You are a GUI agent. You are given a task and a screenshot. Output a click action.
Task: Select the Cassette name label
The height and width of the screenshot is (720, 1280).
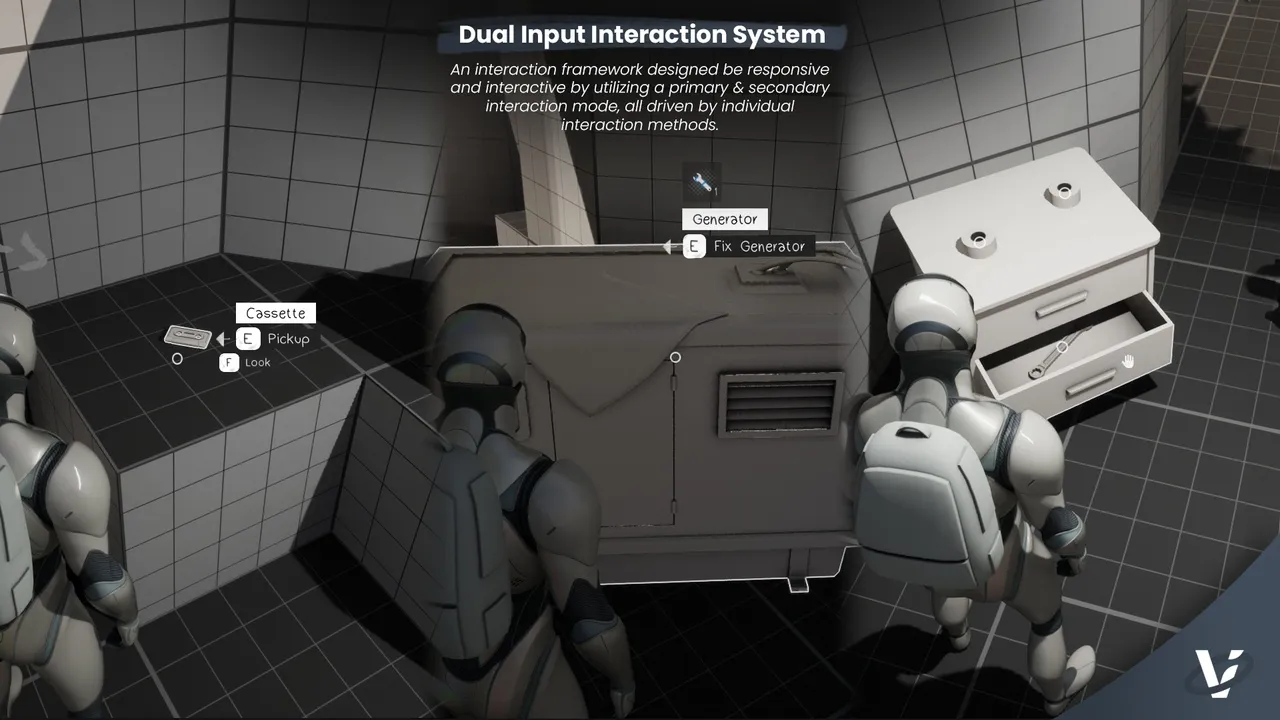tap(275, 313)
